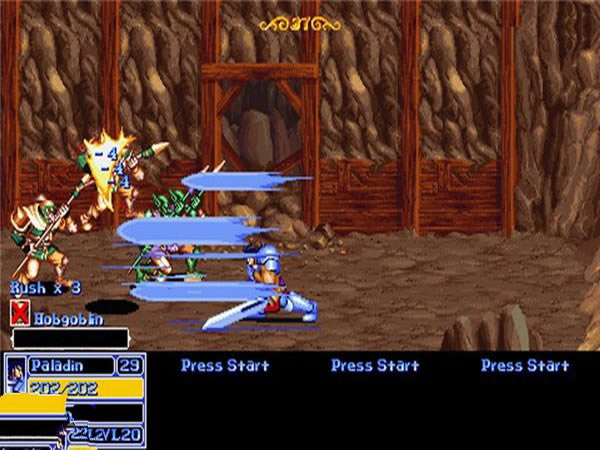This screenshot has width=600, height=450.
Task: Click the Paladin character portrait
Action: tap(16, 376)
